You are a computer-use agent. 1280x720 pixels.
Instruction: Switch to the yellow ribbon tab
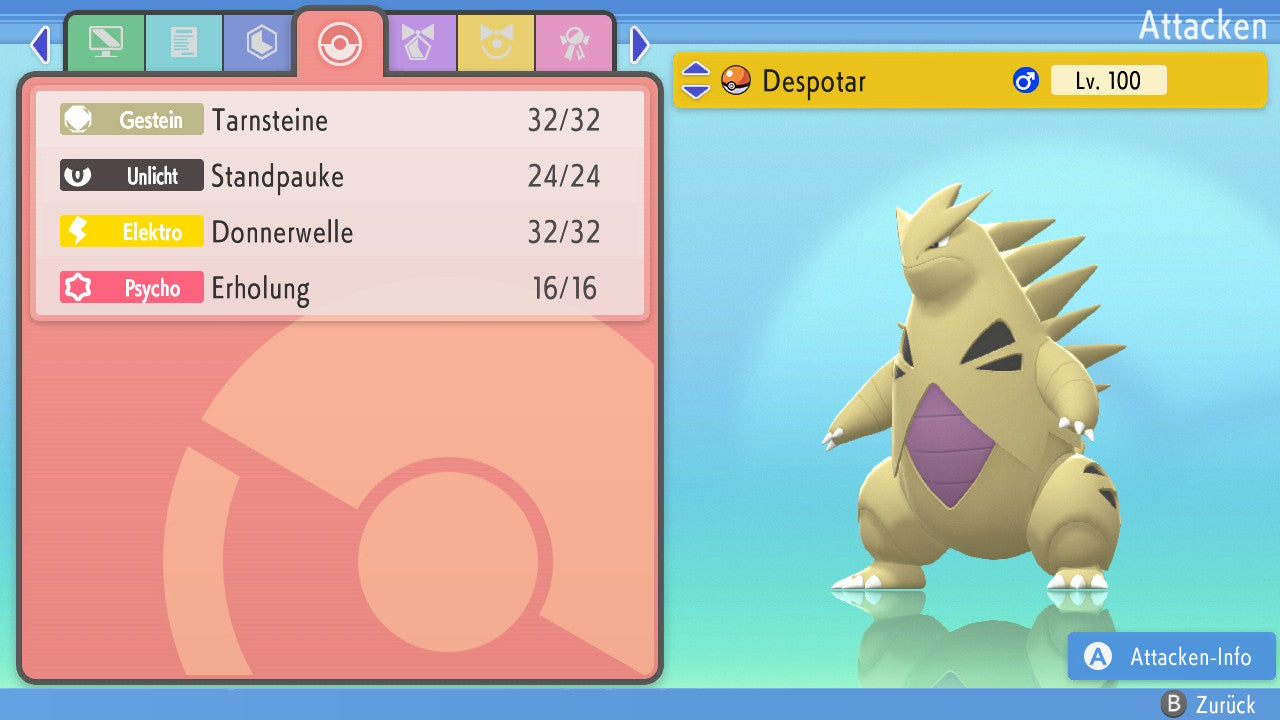coord(496,42)
